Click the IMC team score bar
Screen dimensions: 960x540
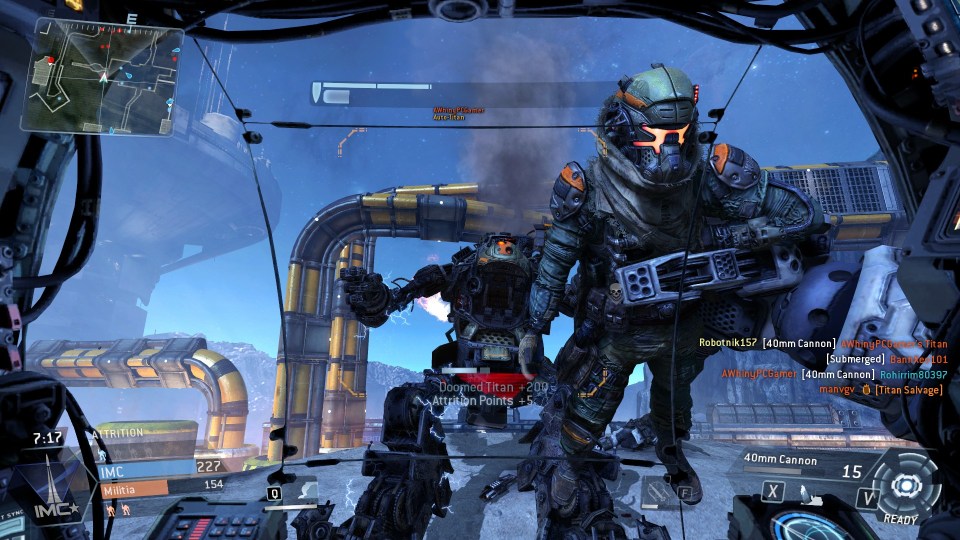tap(147, 467)
